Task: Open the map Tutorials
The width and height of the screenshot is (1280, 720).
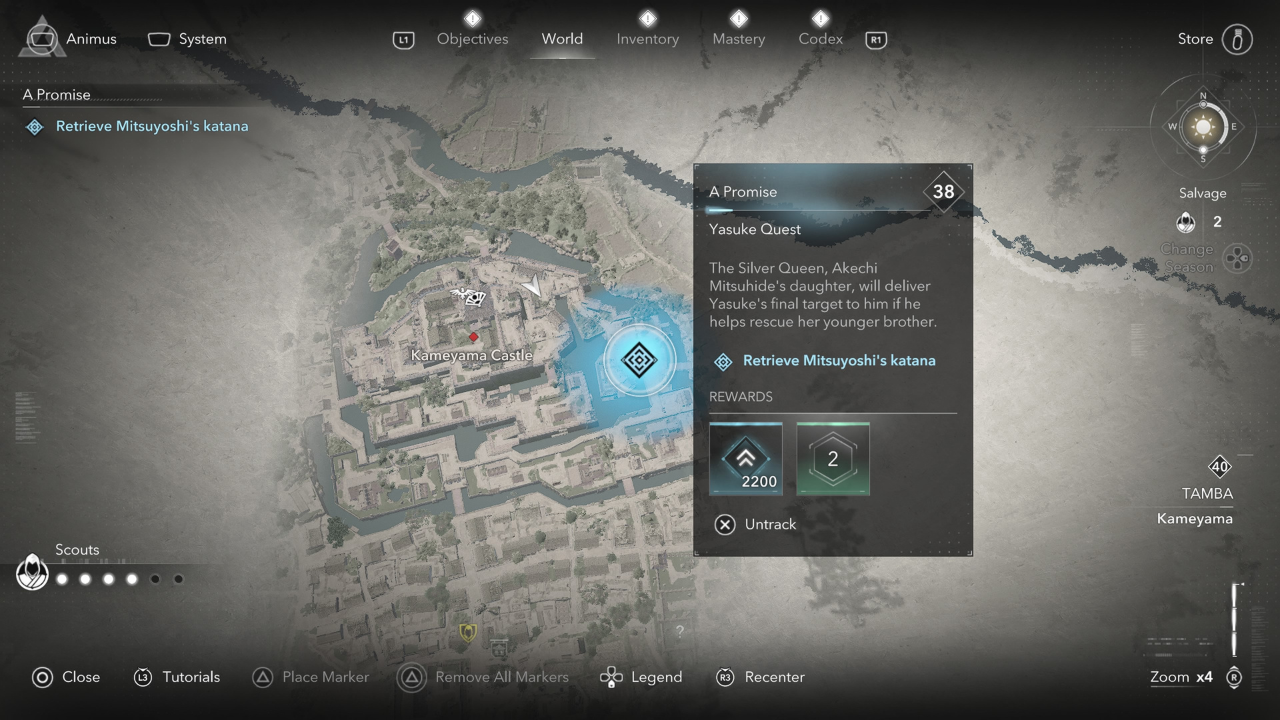Action: [177, 677]
